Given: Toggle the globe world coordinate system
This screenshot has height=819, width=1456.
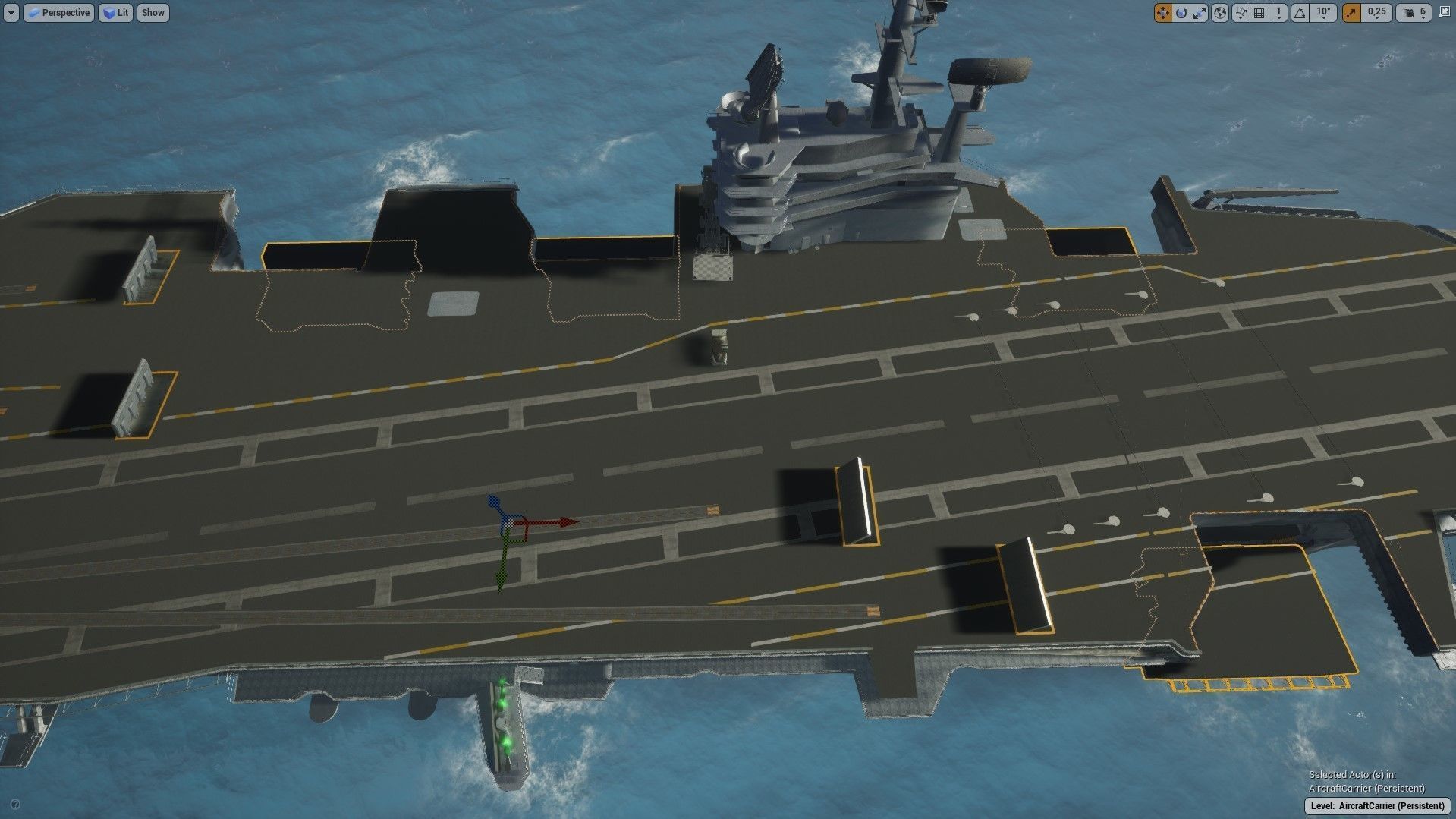Looking at the screenshot, I should (x=1219, y=13).
